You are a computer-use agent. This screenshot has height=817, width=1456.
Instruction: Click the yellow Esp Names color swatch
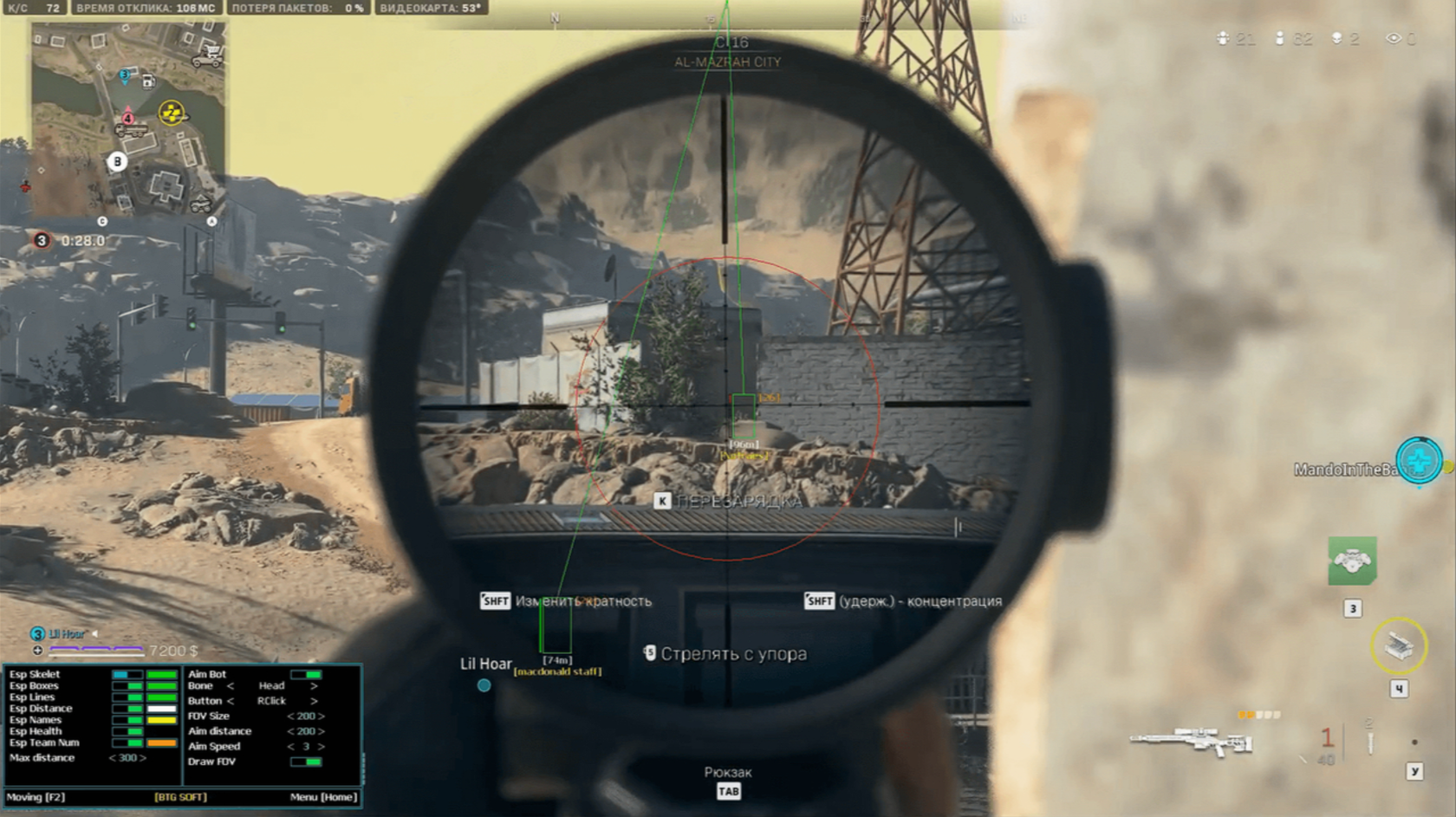coord(161,720)
